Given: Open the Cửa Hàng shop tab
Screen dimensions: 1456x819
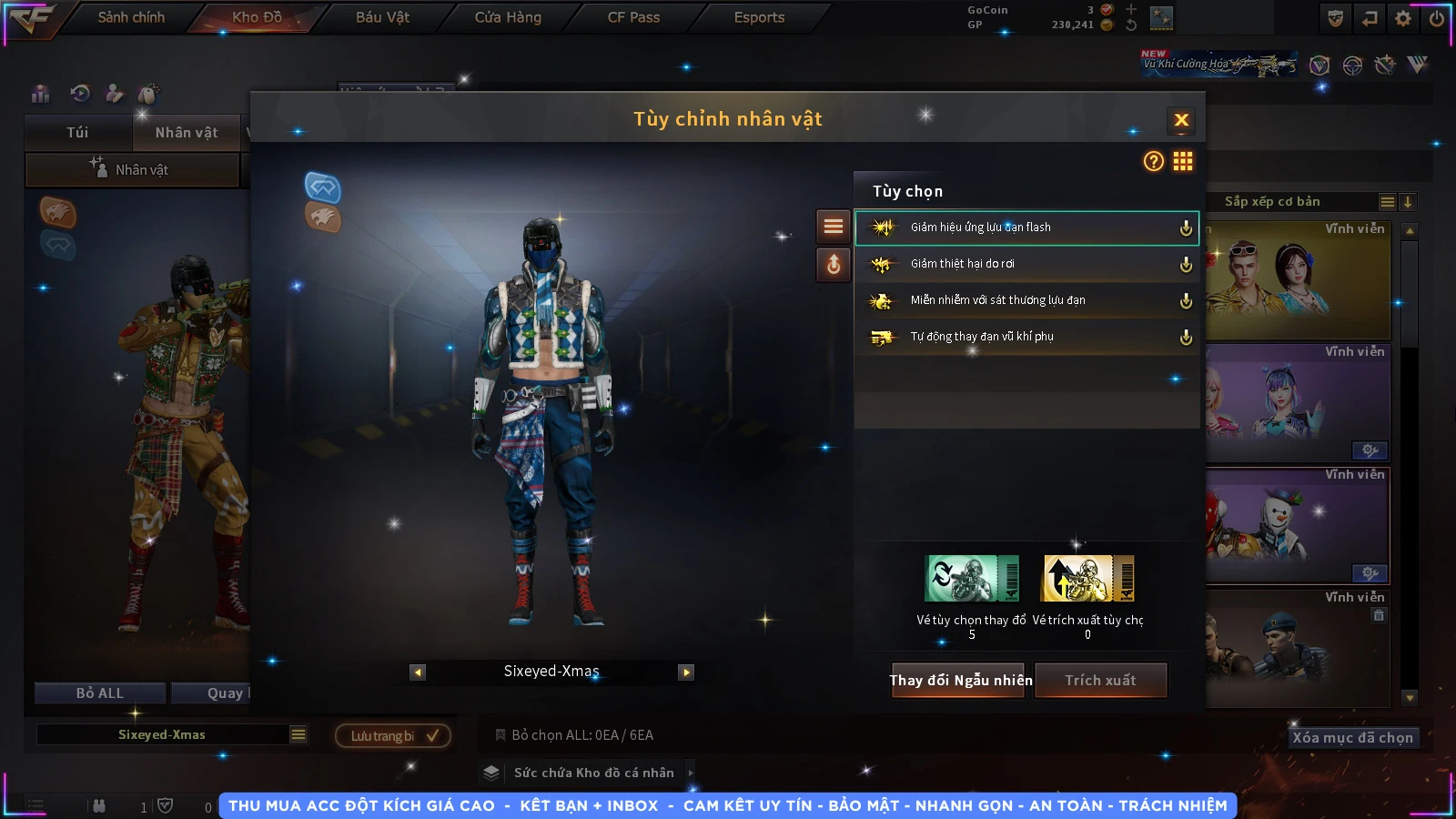Looking at the screenshot, I should (x=508, y=17).
